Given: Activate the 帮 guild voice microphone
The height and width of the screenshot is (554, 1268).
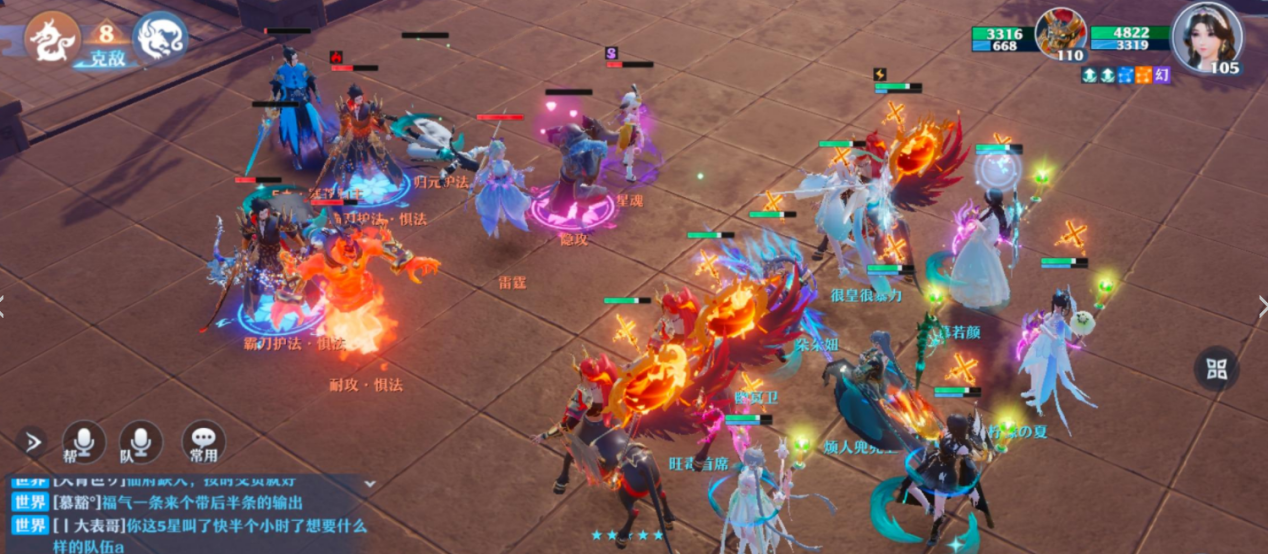Looking at the screenshot, I should tap(84, 441).
